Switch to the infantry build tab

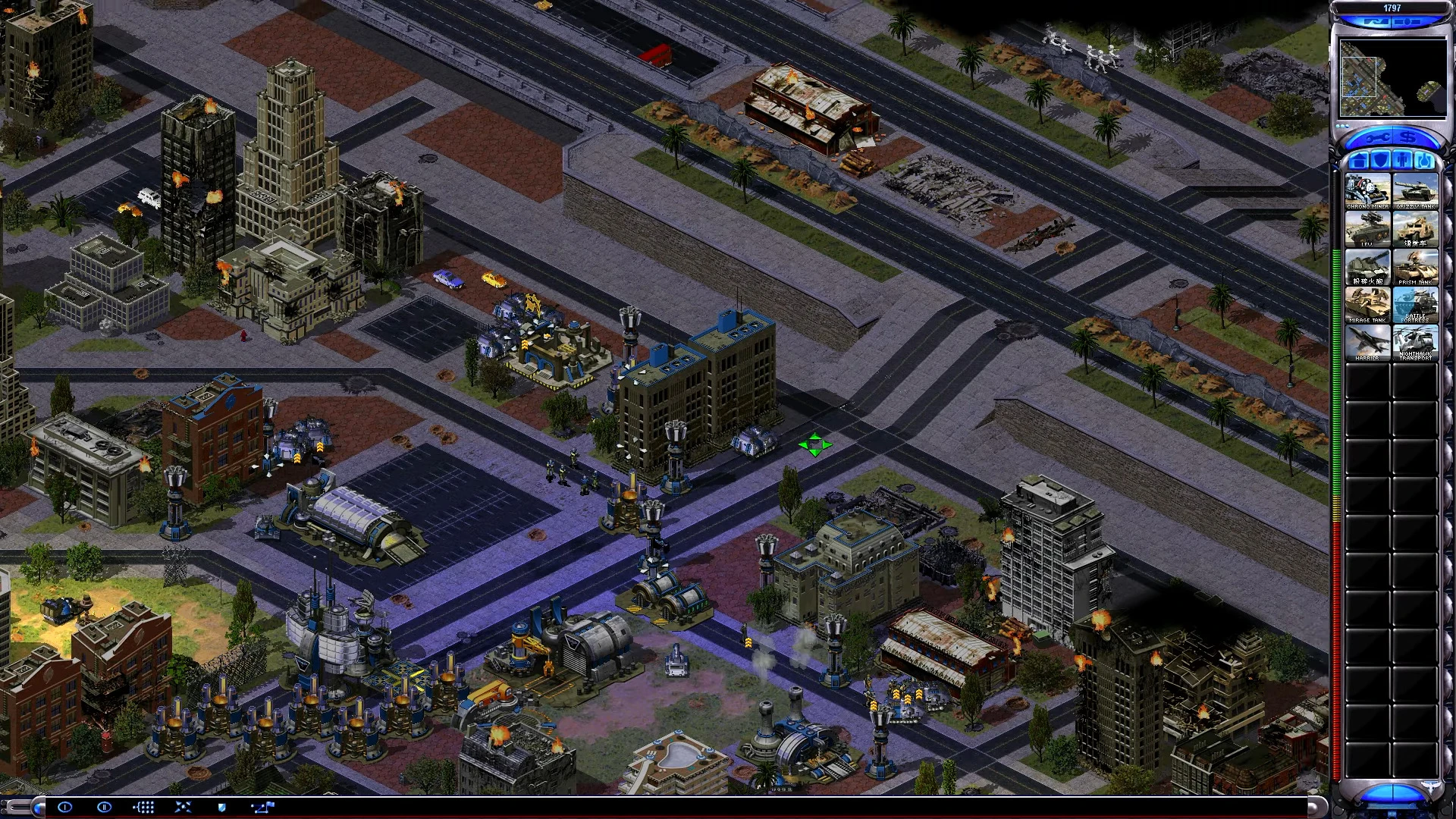tap(1403, 161)
